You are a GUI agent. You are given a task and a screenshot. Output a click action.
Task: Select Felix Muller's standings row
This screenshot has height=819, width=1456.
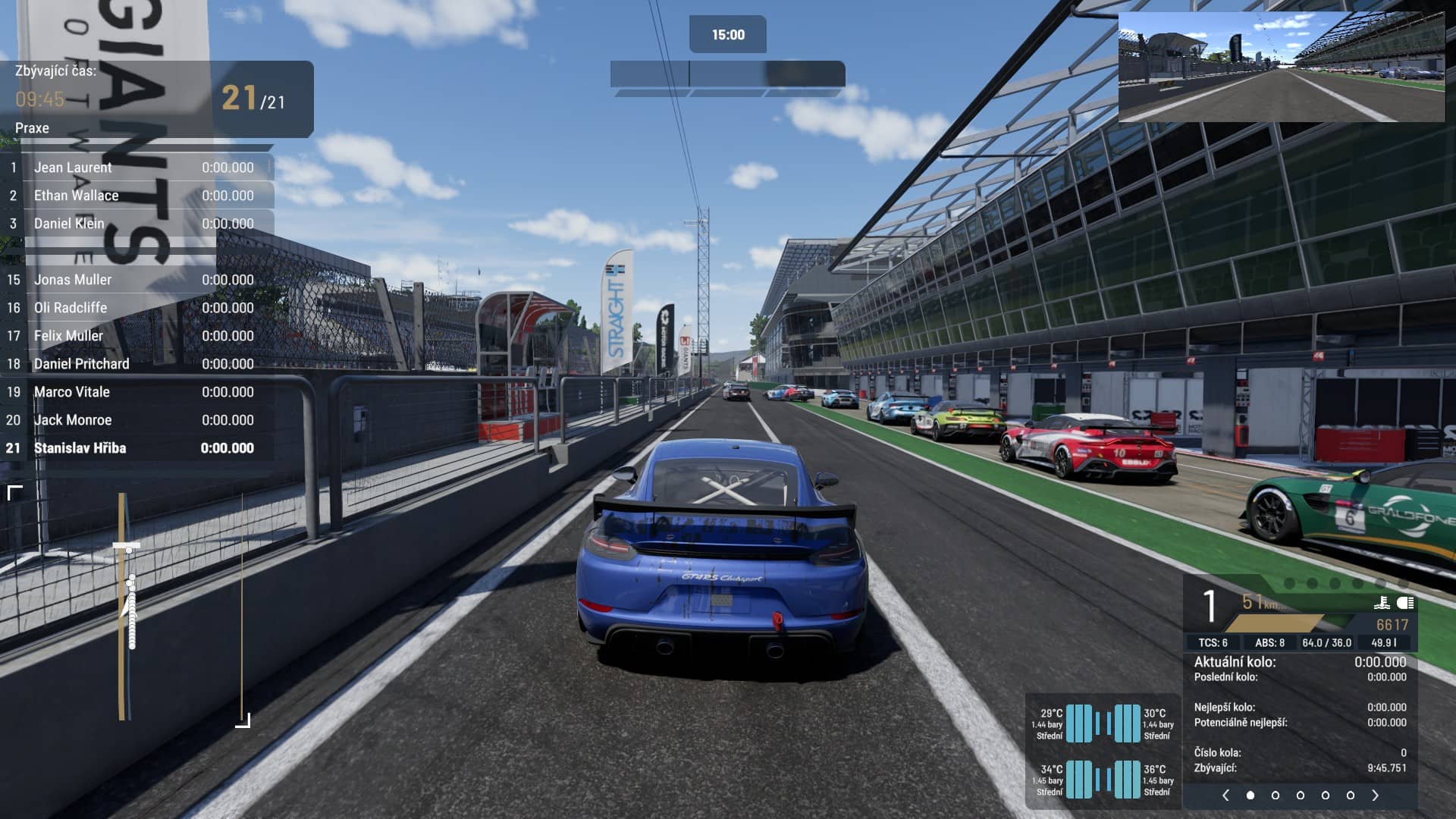tap(136, 336)
